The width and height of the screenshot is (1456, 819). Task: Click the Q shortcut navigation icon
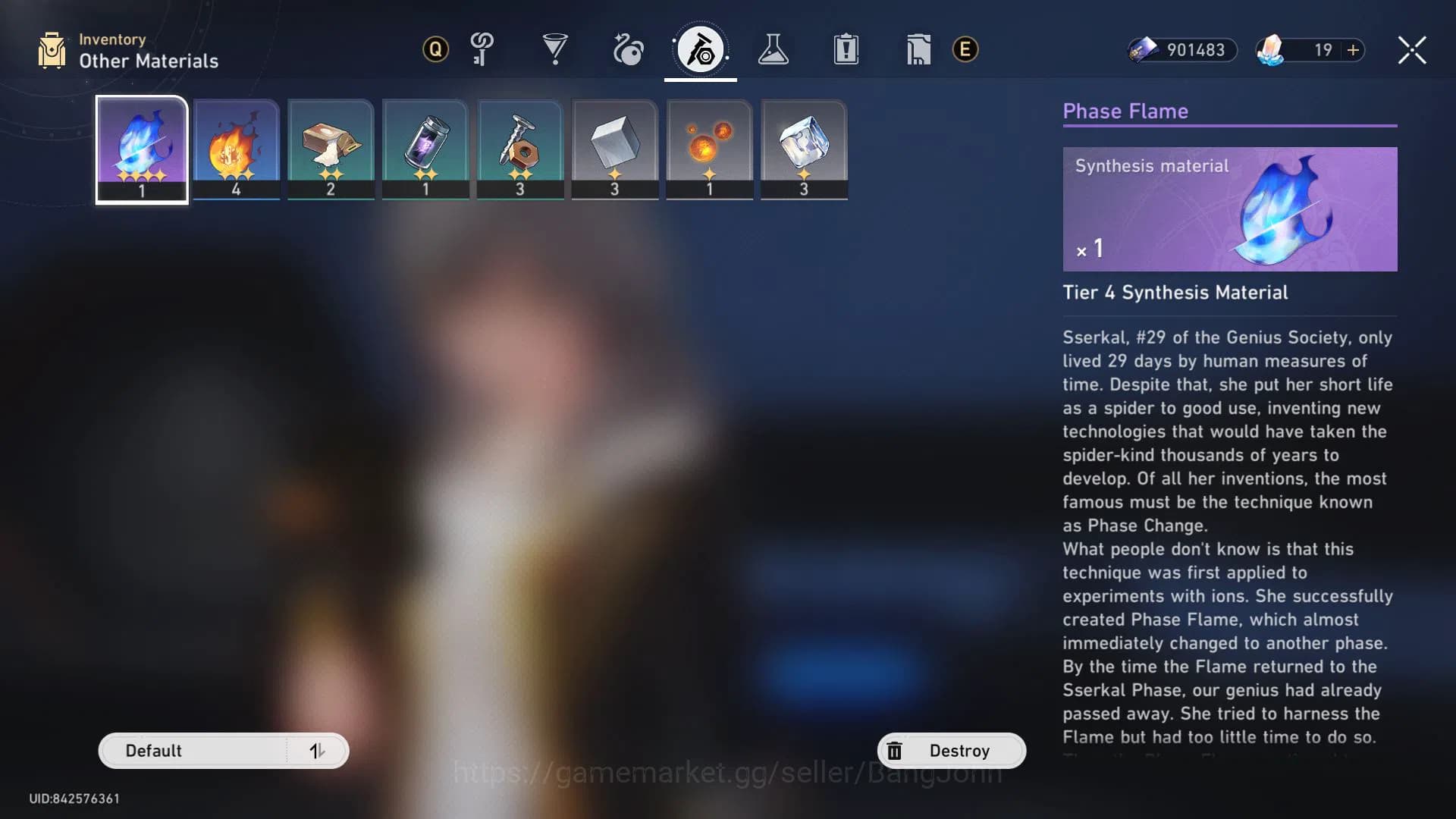coord(435,50)
